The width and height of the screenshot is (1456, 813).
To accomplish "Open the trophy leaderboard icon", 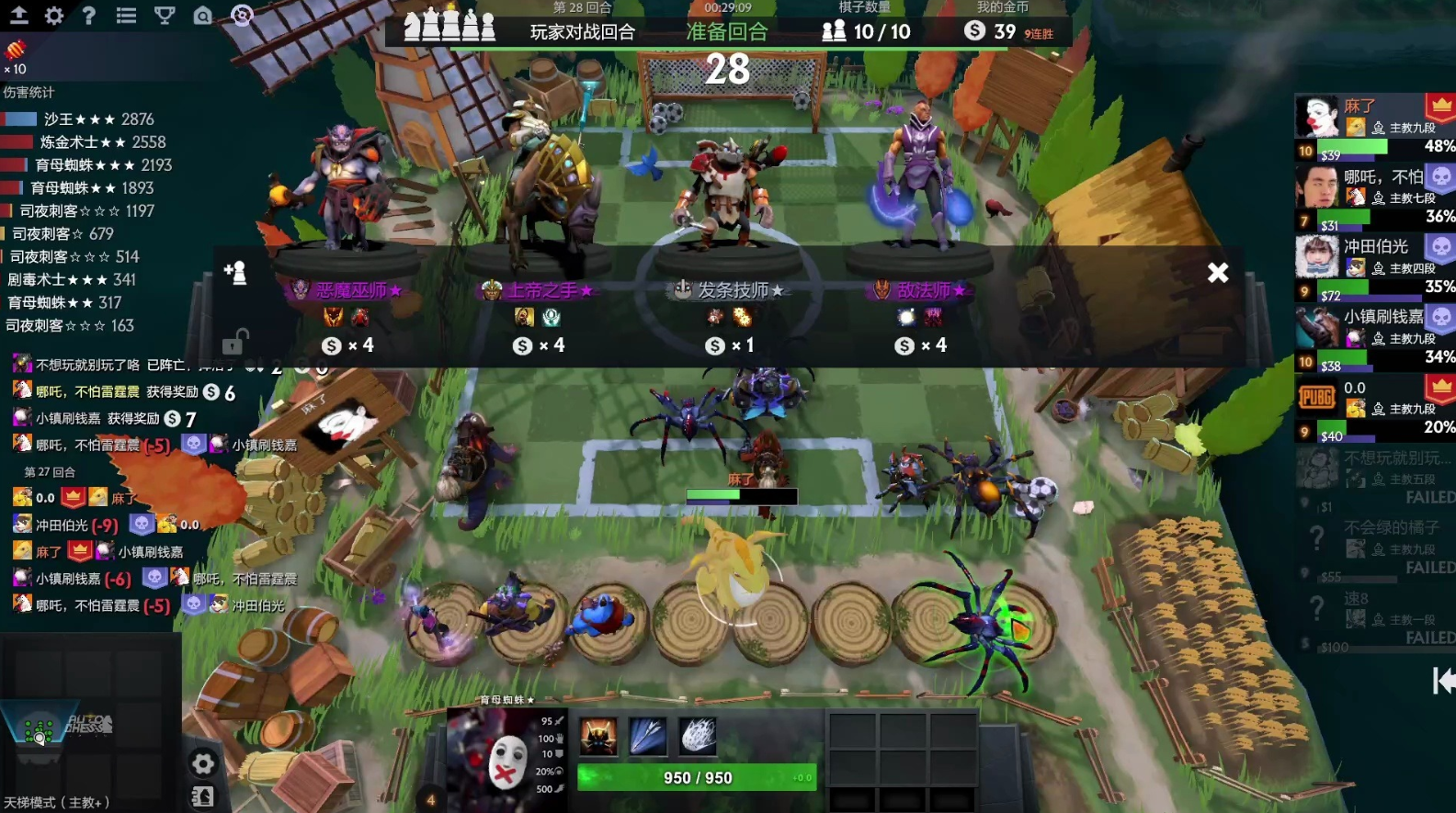I will point(165,16).
